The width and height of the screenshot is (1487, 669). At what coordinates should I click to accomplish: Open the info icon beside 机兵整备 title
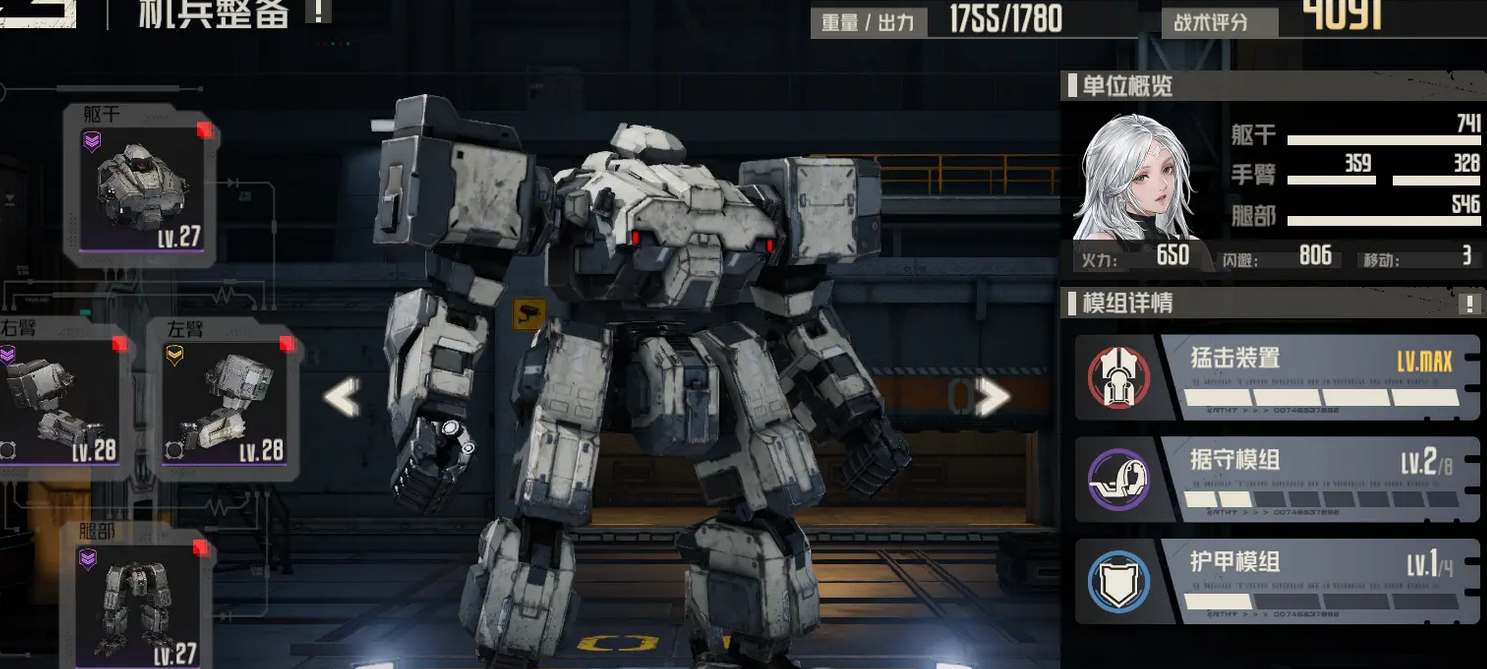pyautogui.click(x=318, y=11)
